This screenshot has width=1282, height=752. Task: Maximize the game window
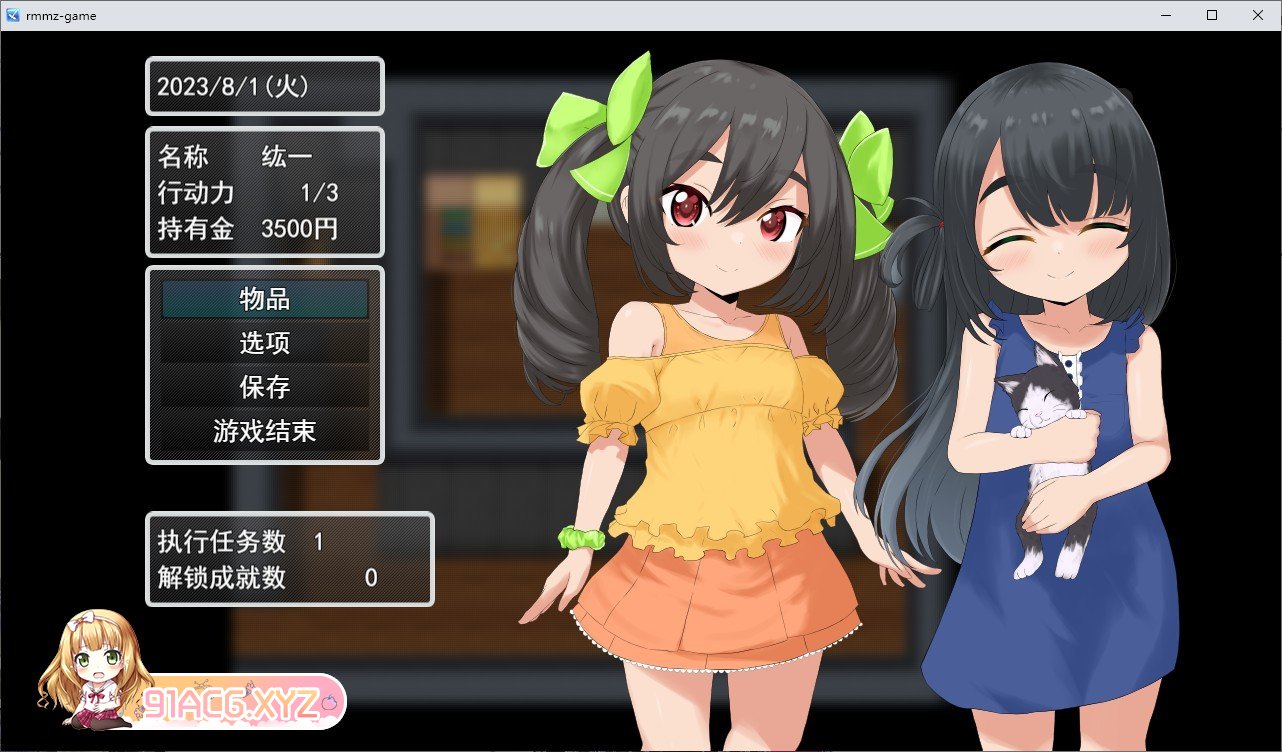(1212, 15)
